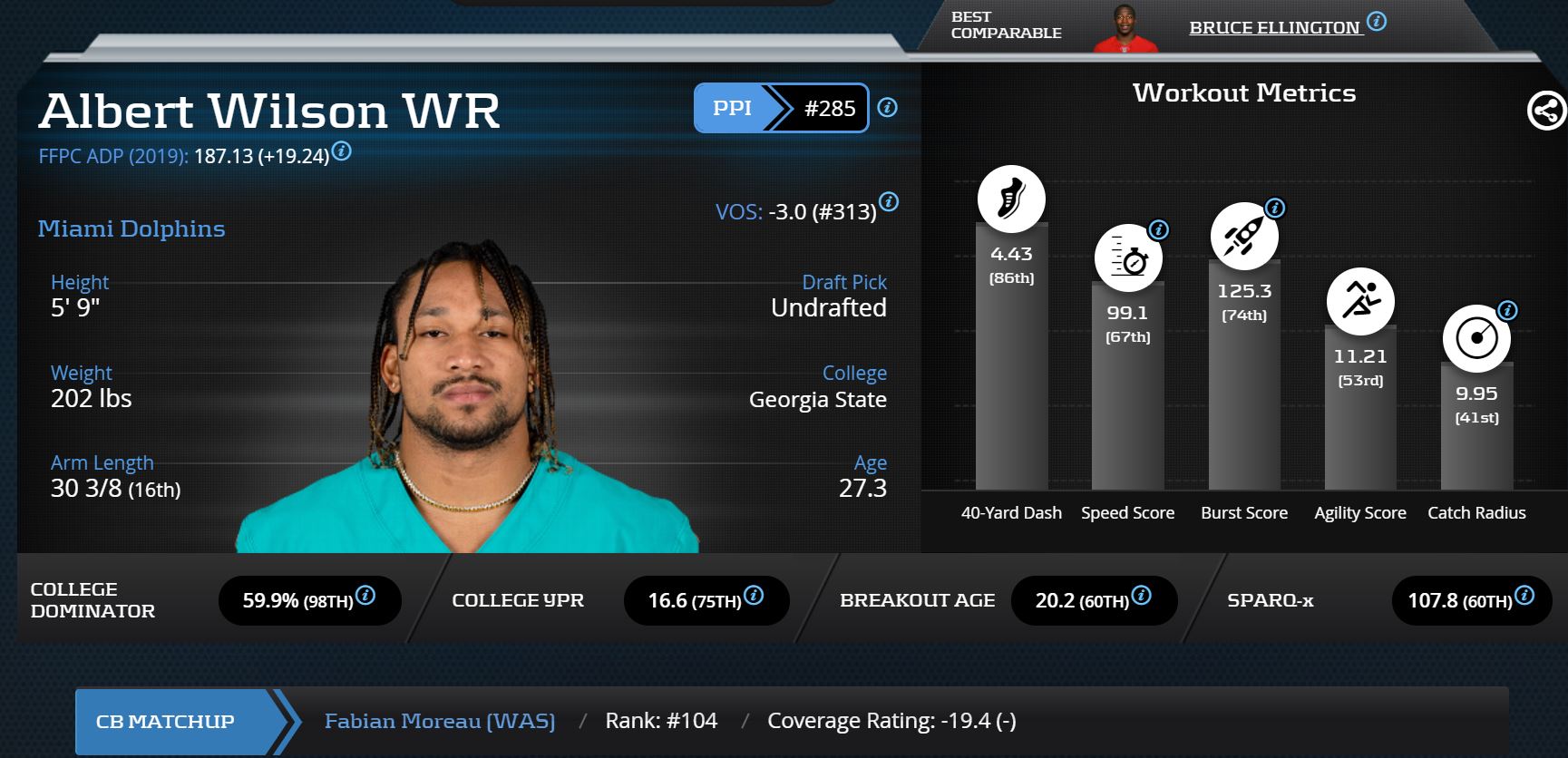Show info for Burst Score metric
The image size is (1568, 758).
pos(1274,209)
